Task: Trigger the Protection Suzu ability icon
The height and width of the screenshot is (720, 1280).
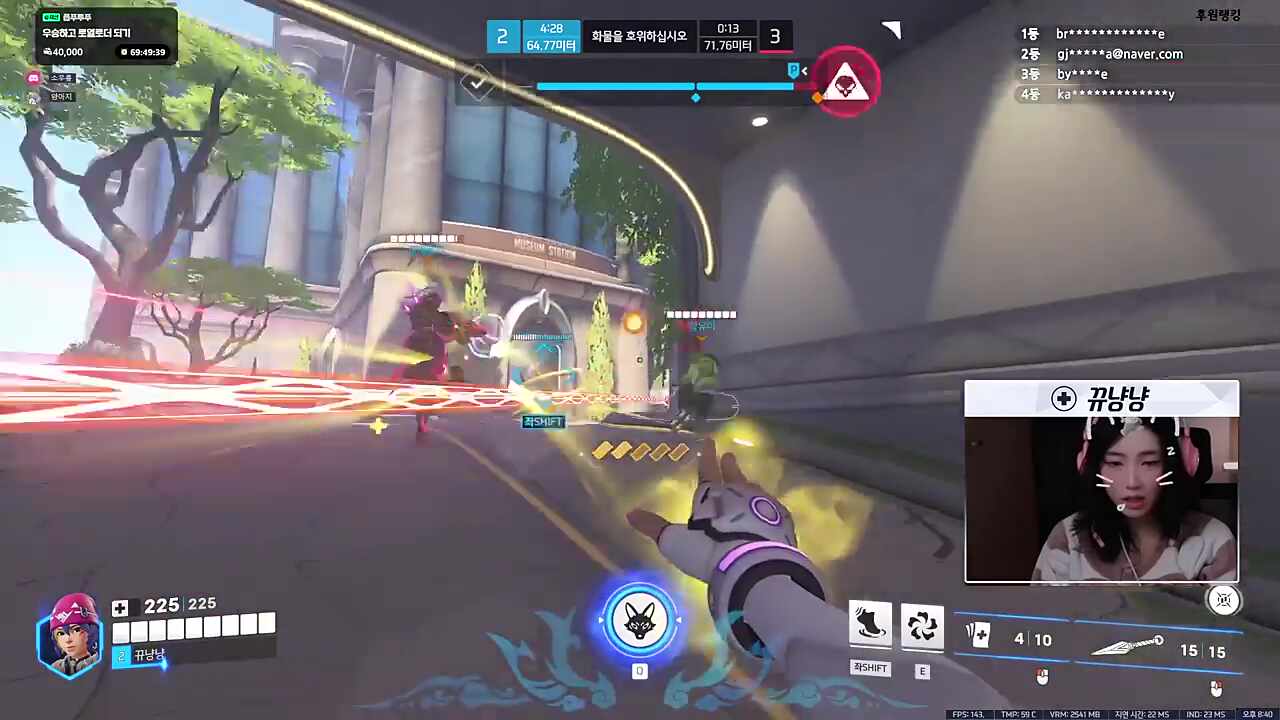Action: [922, 624]
